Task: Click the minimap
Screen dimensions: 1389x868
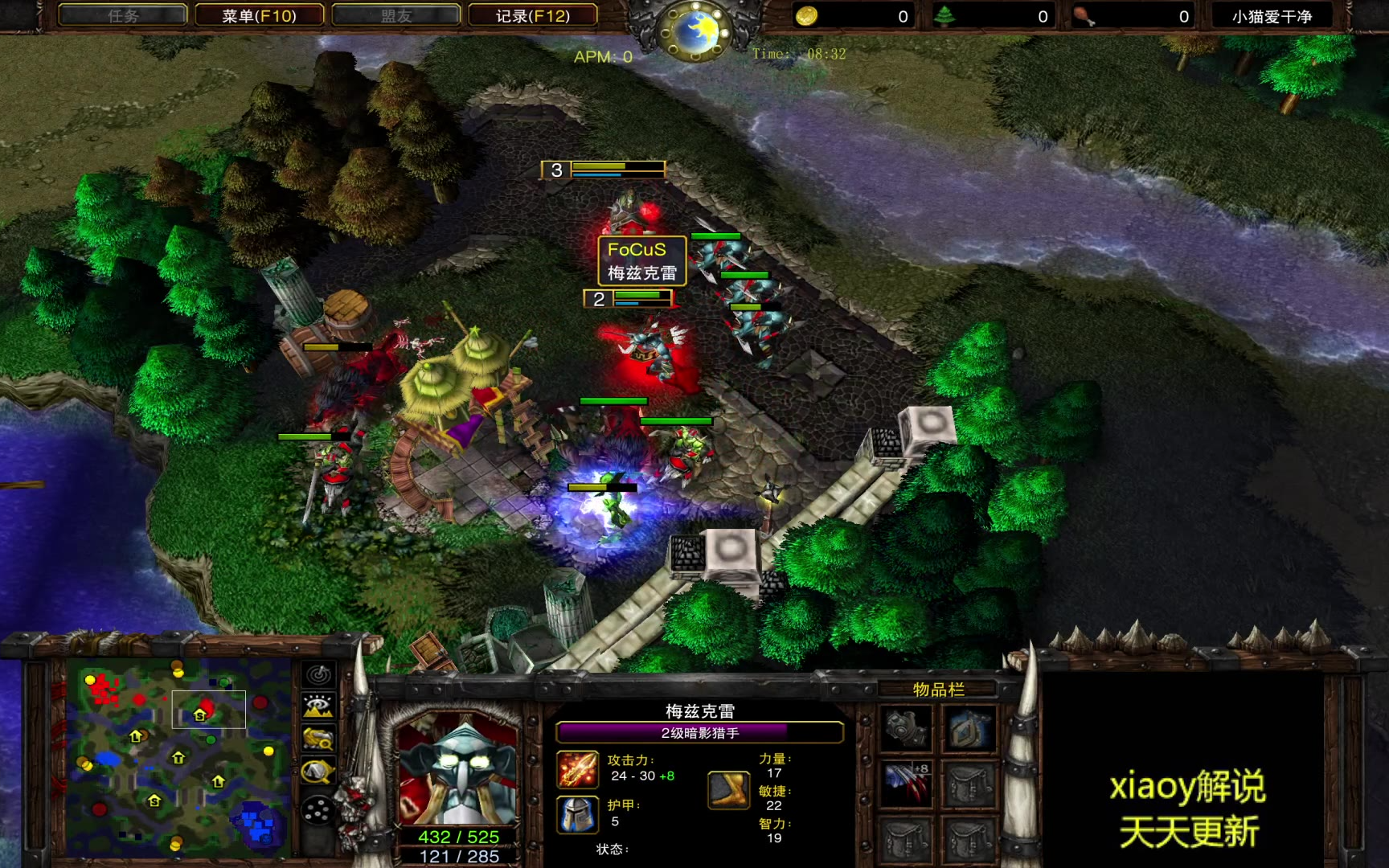Action: 178,758
